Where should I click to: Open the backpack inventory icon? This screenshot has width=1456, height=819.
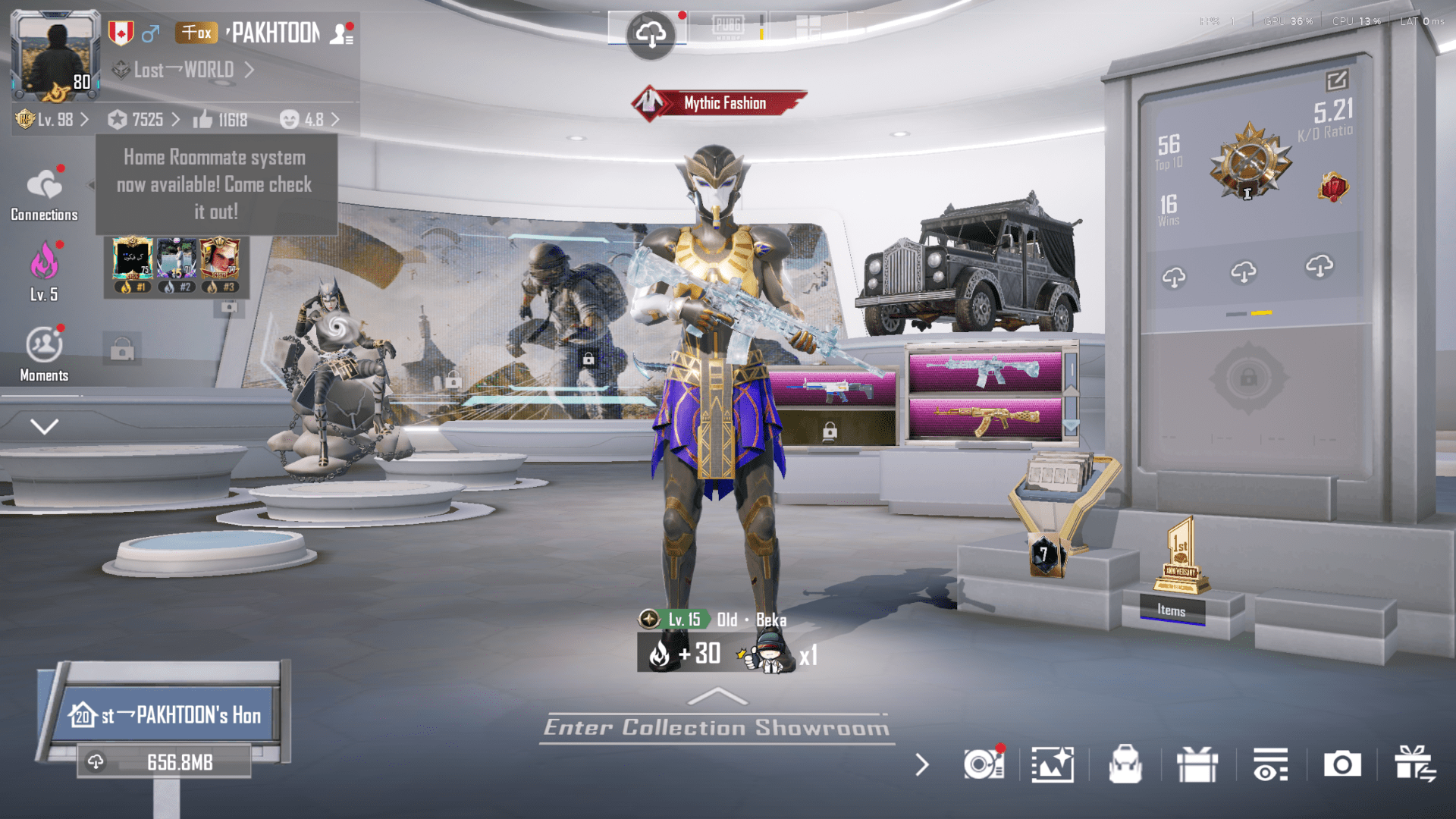tap(1125, 765)
